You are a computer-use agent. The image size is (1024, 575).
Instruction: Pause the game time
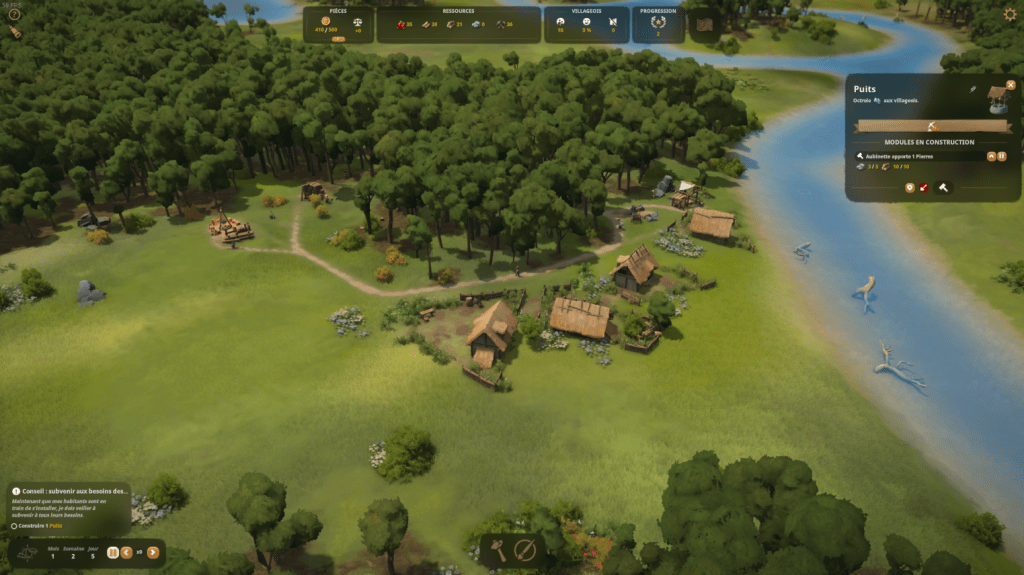[113, 552]
